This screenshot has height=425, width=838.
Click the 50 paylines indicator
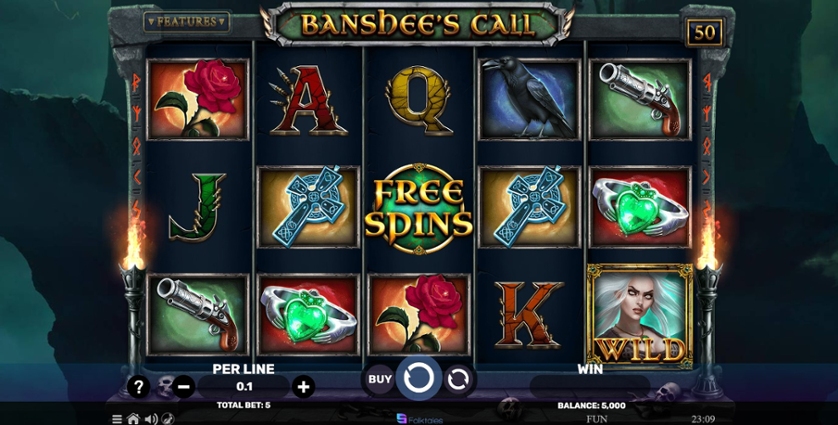704,32
